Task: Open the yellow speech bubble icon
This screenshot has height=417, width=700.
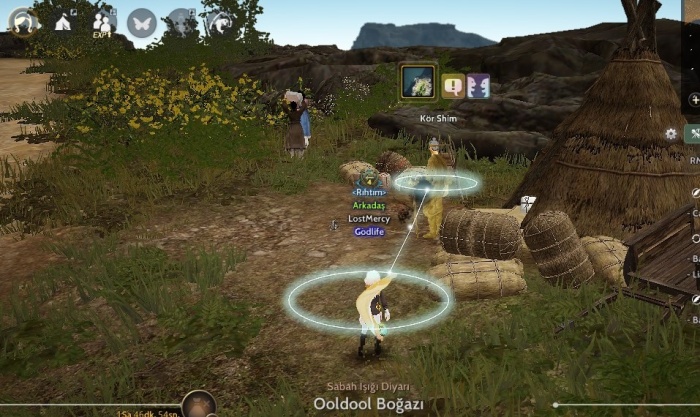Action: click(453, 86)
